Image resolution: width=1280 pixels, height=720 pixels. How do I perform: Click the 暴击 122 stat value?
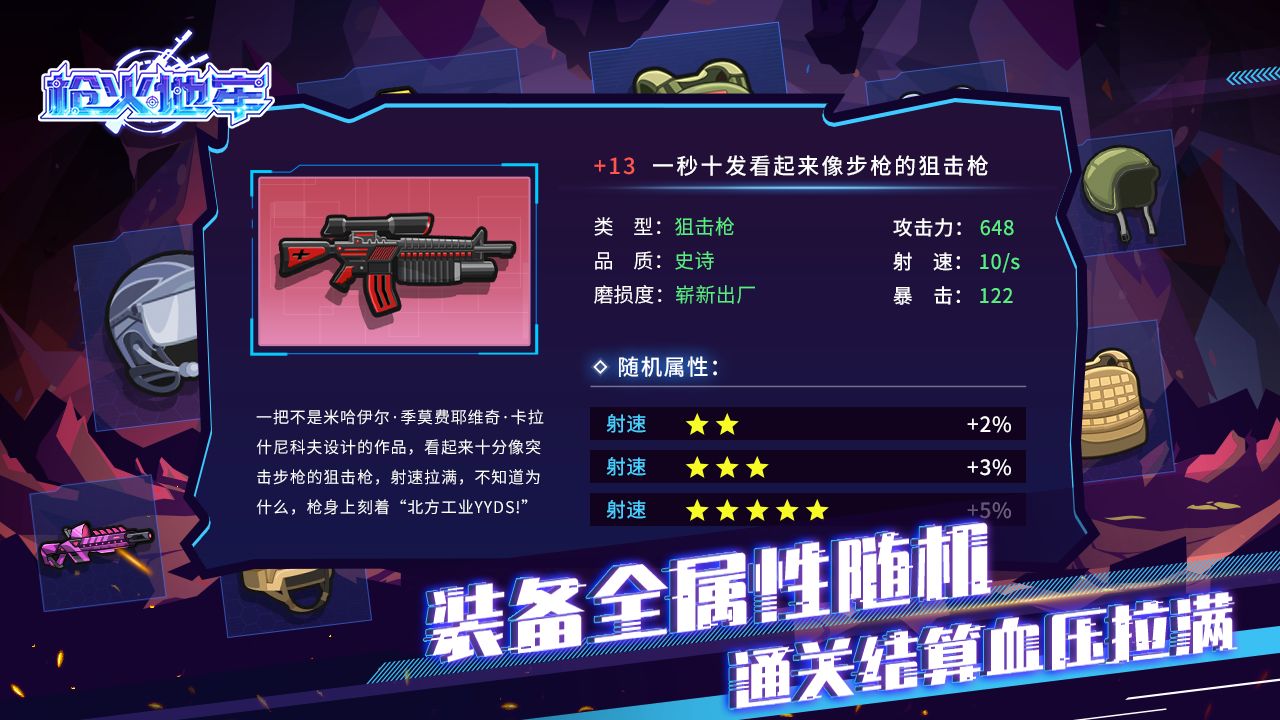click(1000, 296)
